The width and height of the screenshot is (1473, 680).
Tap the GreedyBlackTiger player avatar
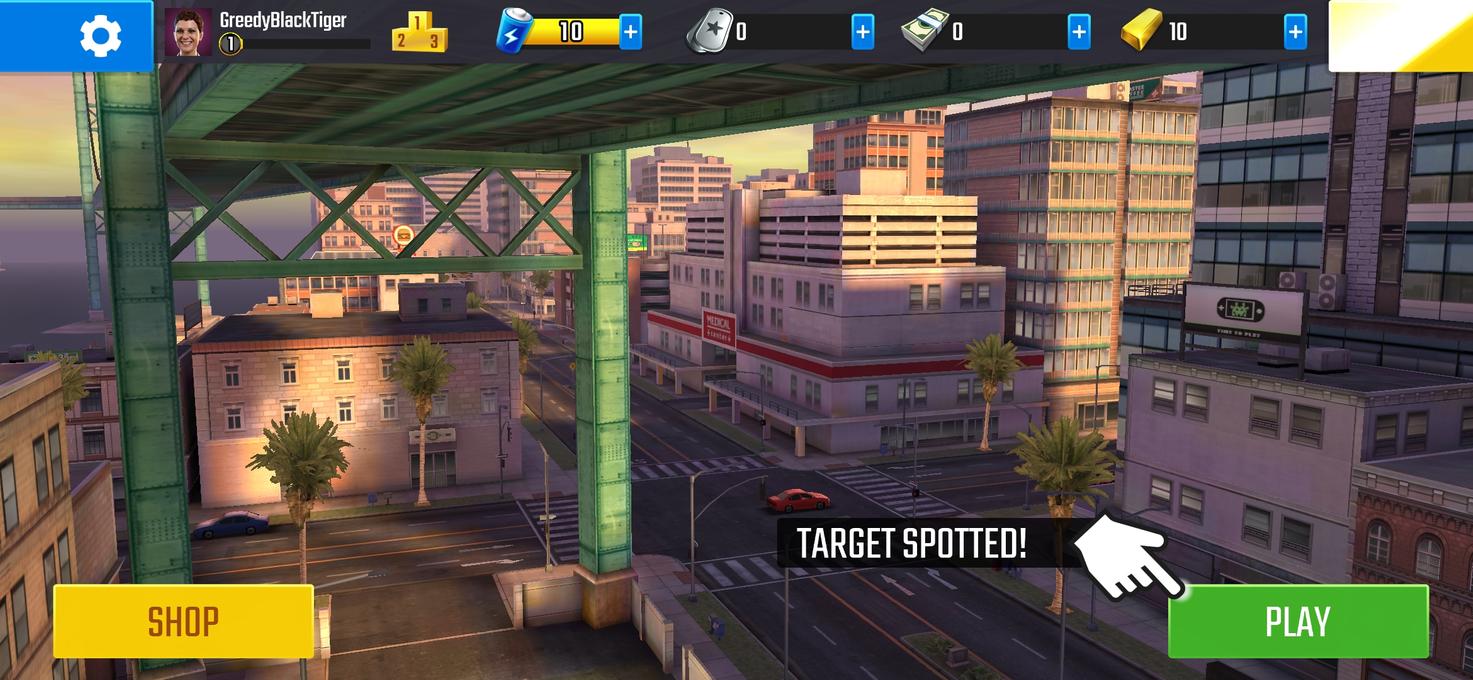[188, 33]
